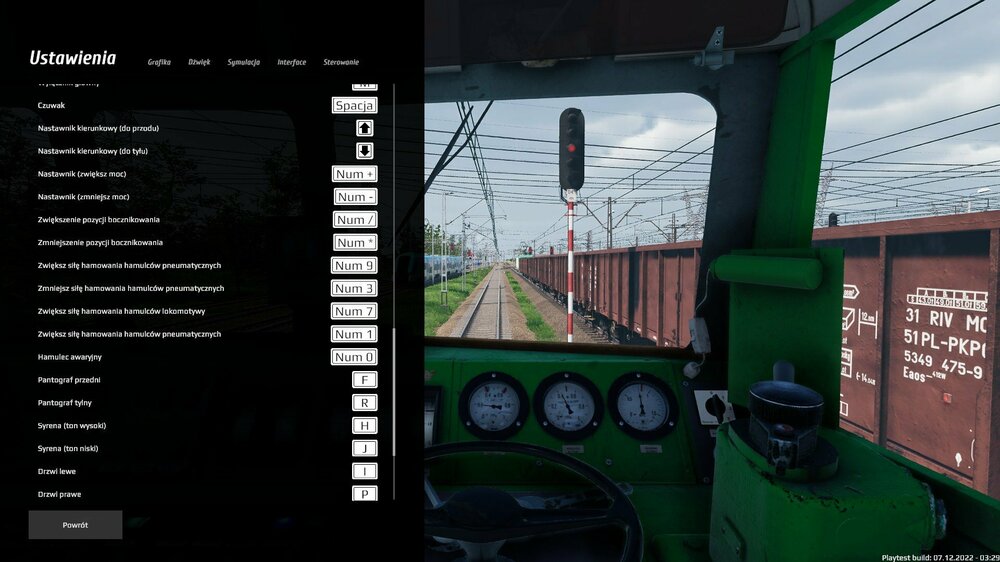
Task: Rebind Zwiększenie pozycji bocznikowania key Num /
Action: pyautogui.click(x=355, y=220)
